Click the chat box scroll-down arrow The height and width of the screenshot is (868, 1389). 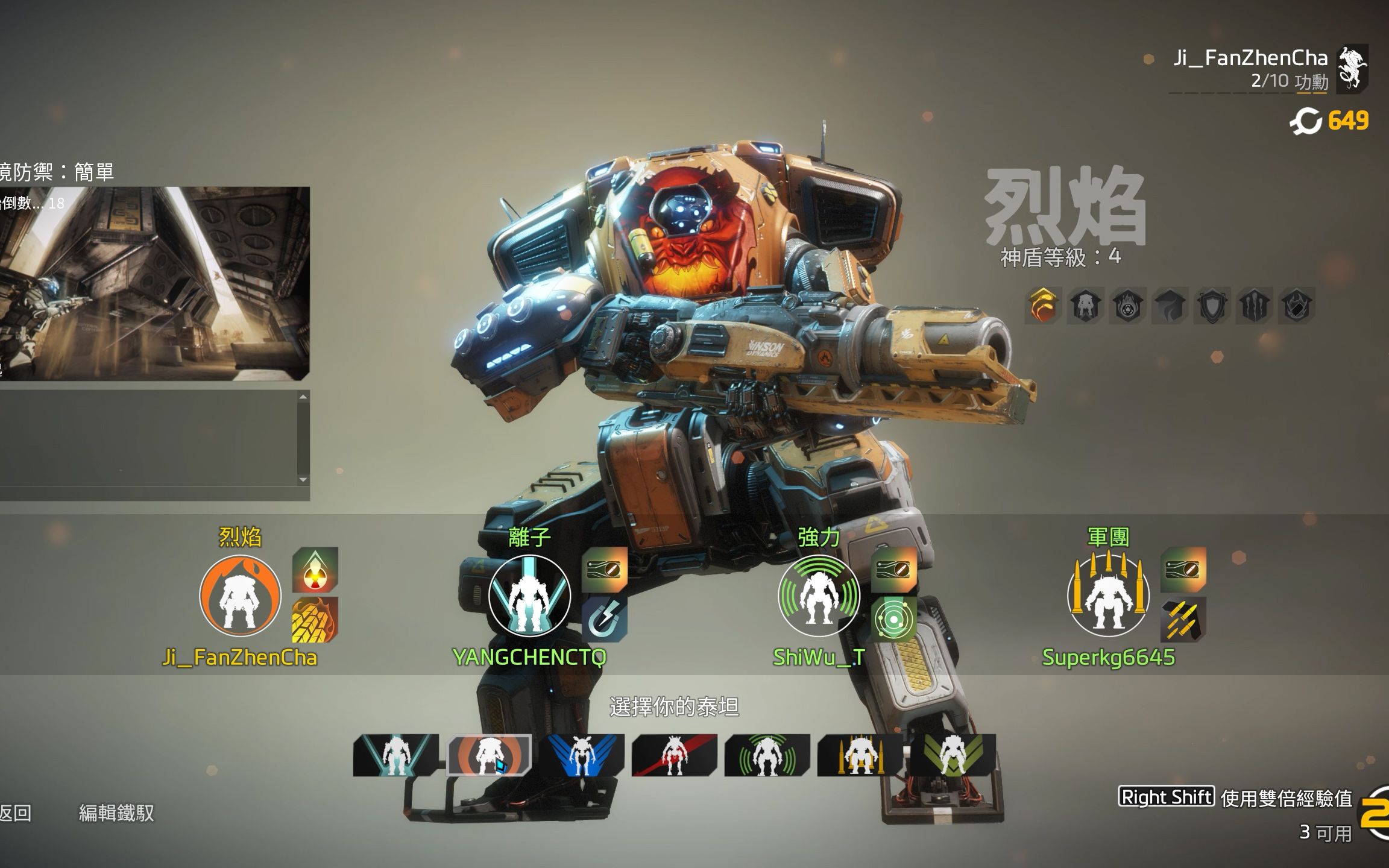click(x=303, y=480)
